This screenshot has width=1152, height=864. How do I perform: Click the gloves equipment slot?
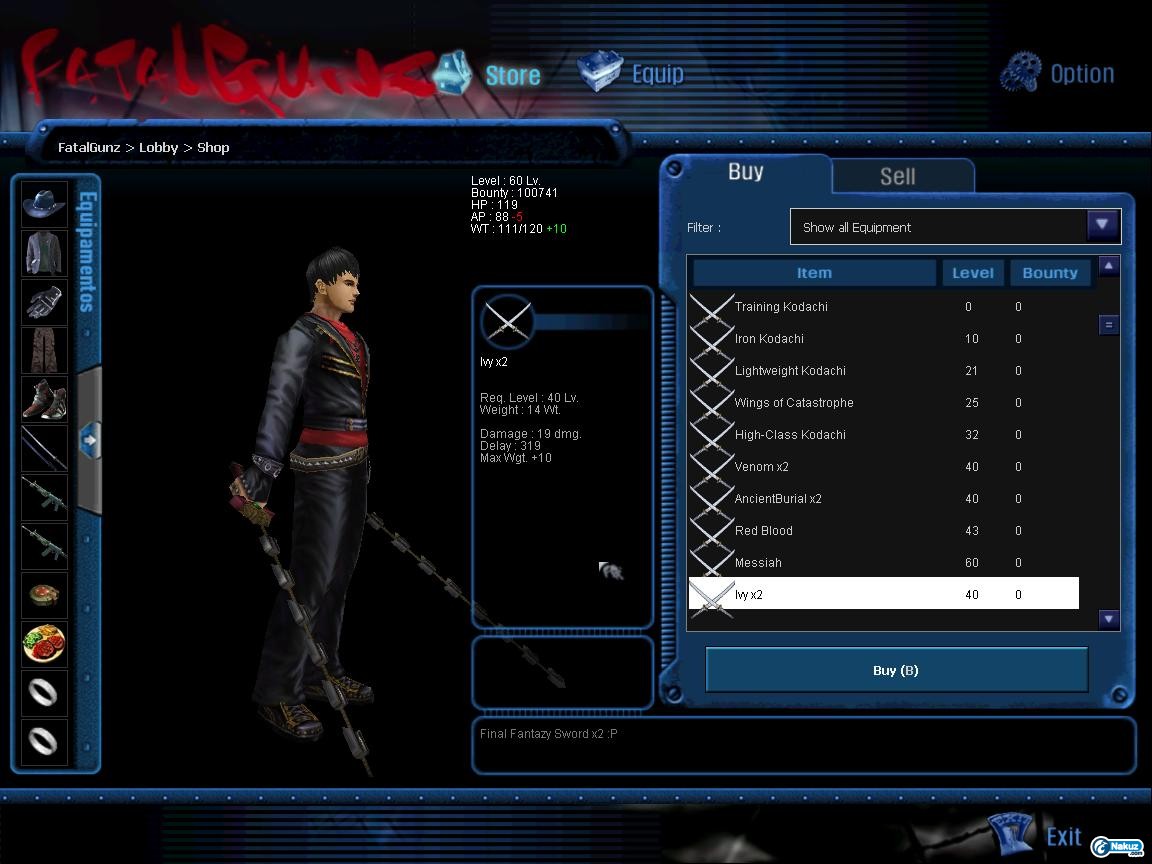click(x=45, y=301)
